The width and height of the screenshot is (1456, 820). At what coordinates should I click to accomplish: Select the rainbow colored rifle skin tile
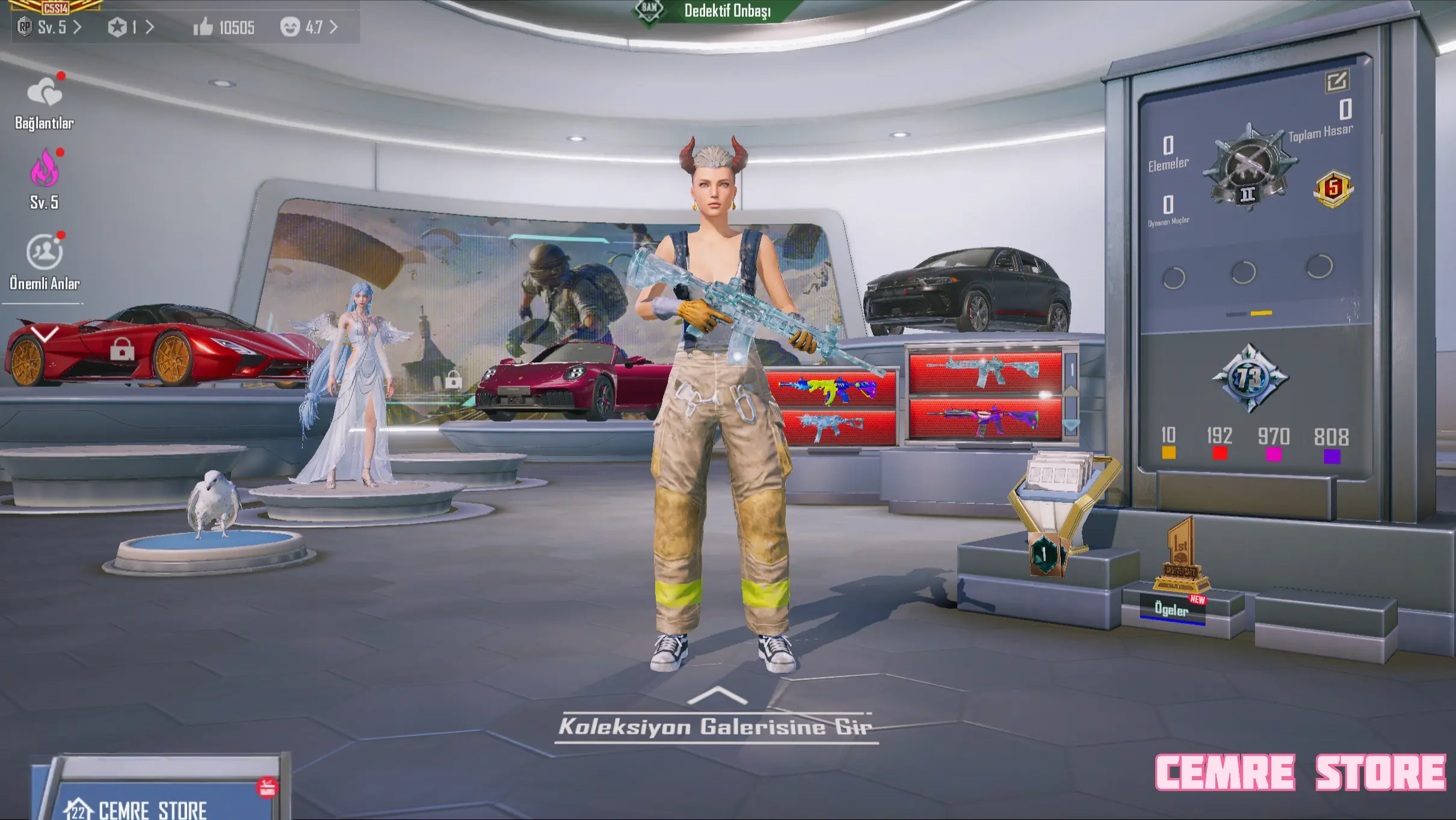pyautogui.click(x=834, y=388)
